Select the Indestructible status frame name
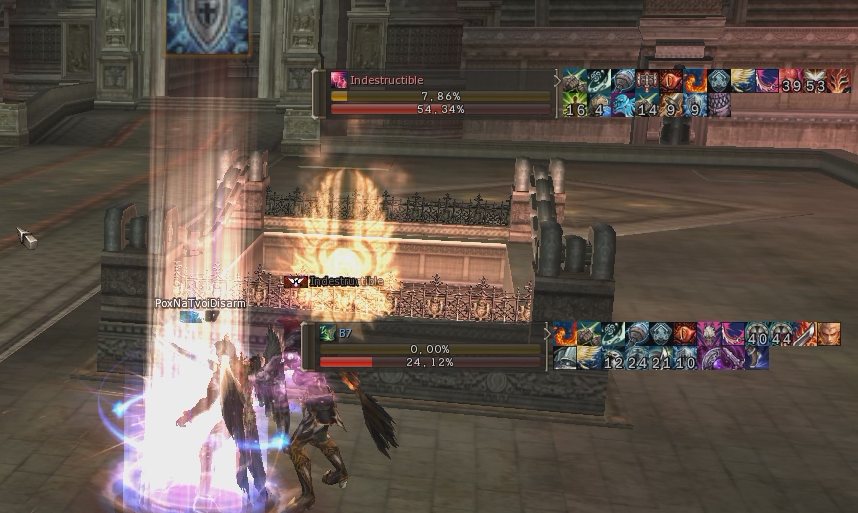 [x=386, y=80]
